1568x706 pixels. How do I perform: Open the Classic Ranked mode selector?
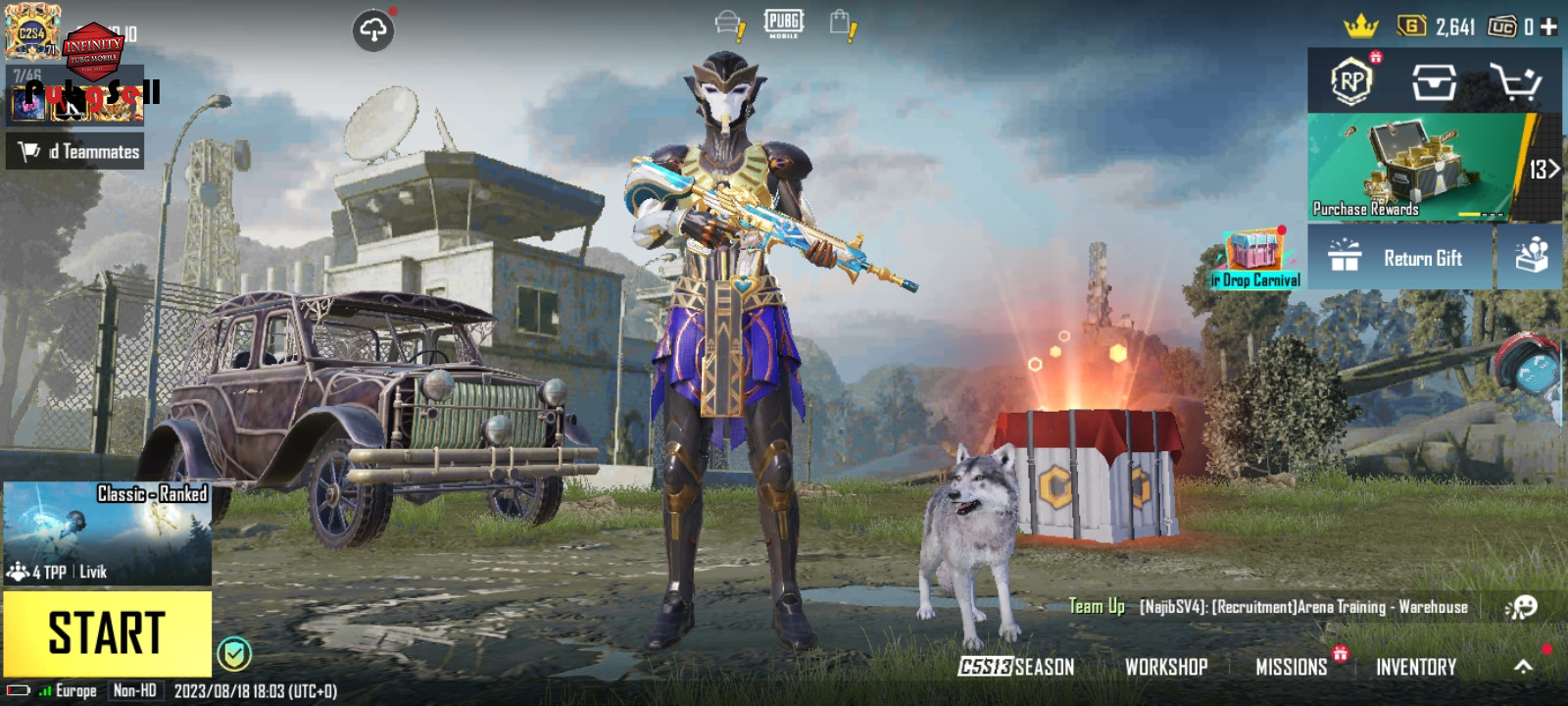(107, 533)
